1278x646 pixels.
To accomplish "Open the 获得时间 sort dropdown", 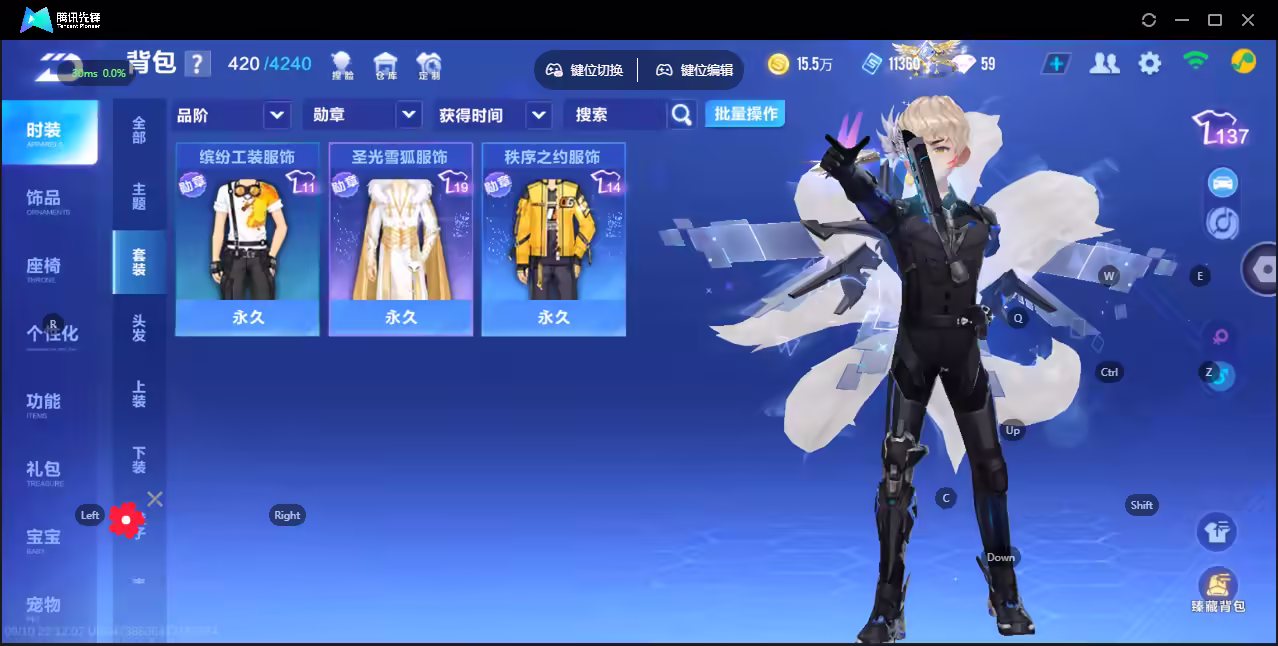I will [494, 115].
